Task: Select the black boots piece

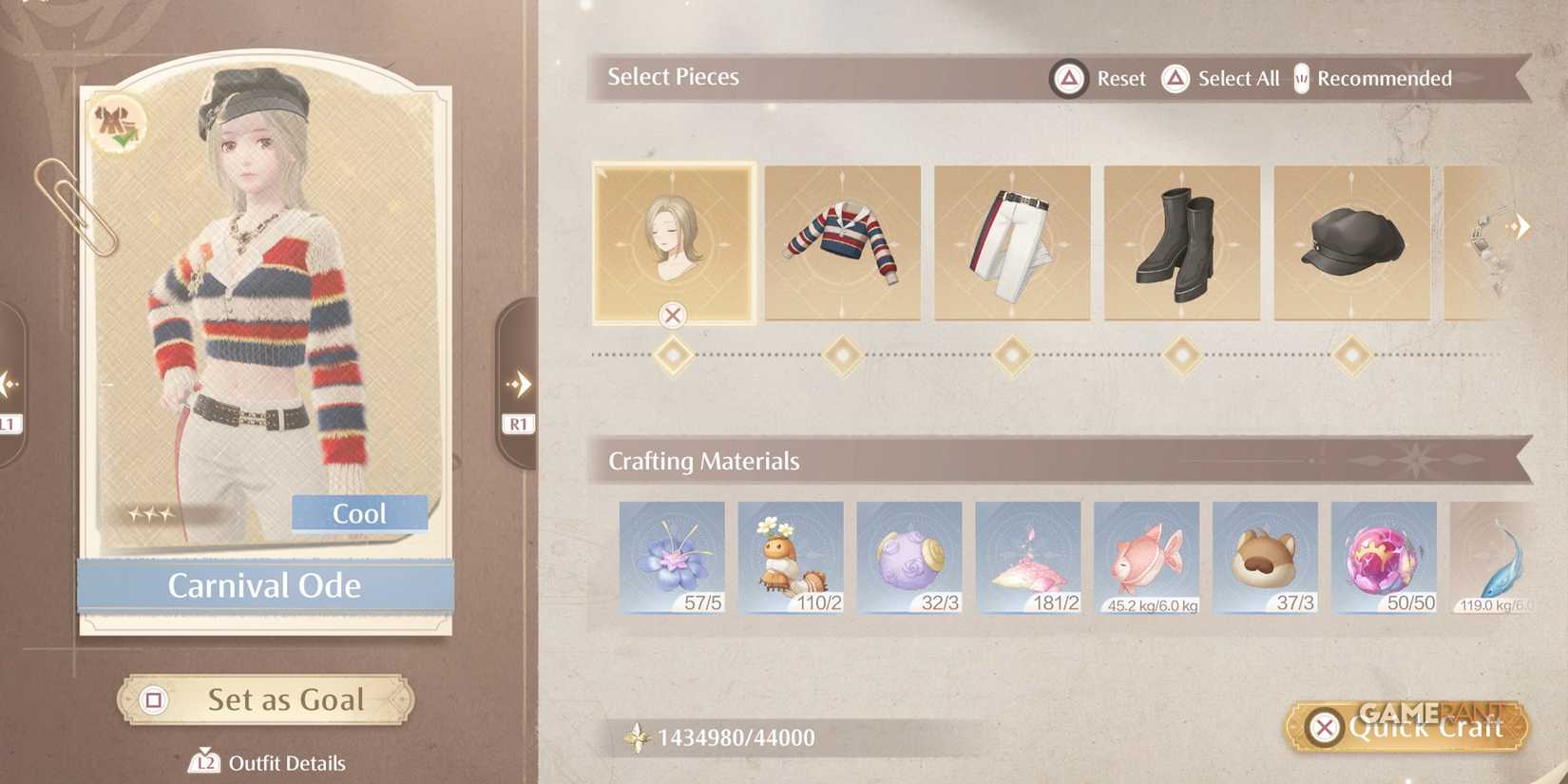Action: 1181,243
